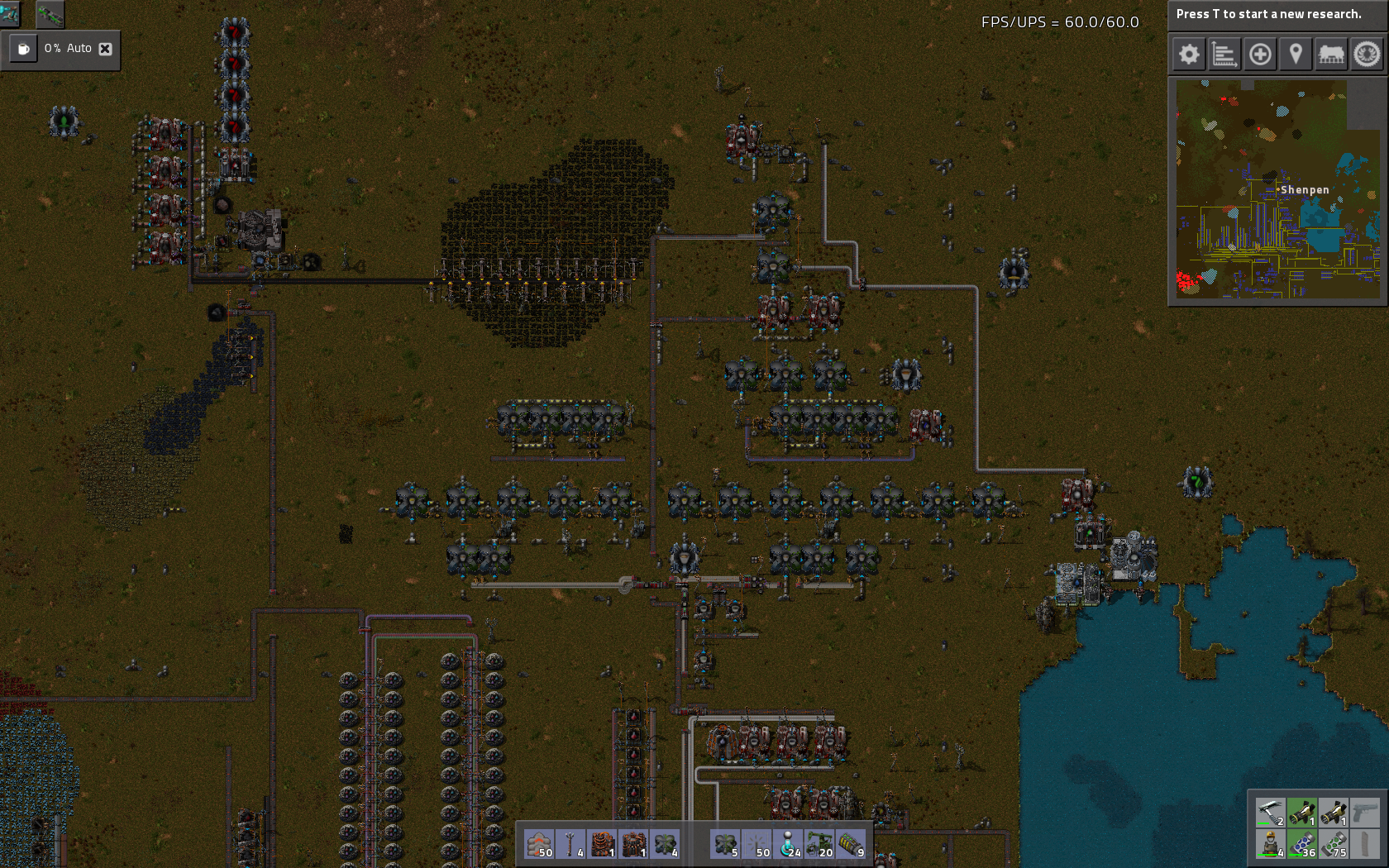Screen dimensions: 1389x868
Task: Open the train locomotive button
Action: point(1331,55)
